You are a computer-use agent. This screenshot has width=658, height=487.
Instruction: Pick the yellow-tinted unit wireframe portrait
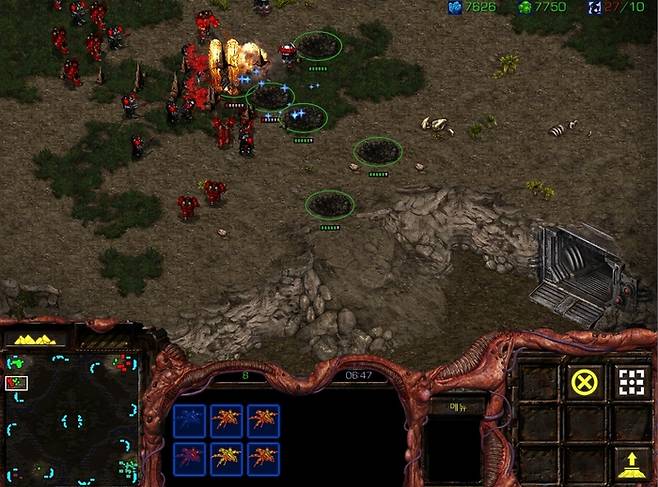point(227,457)
